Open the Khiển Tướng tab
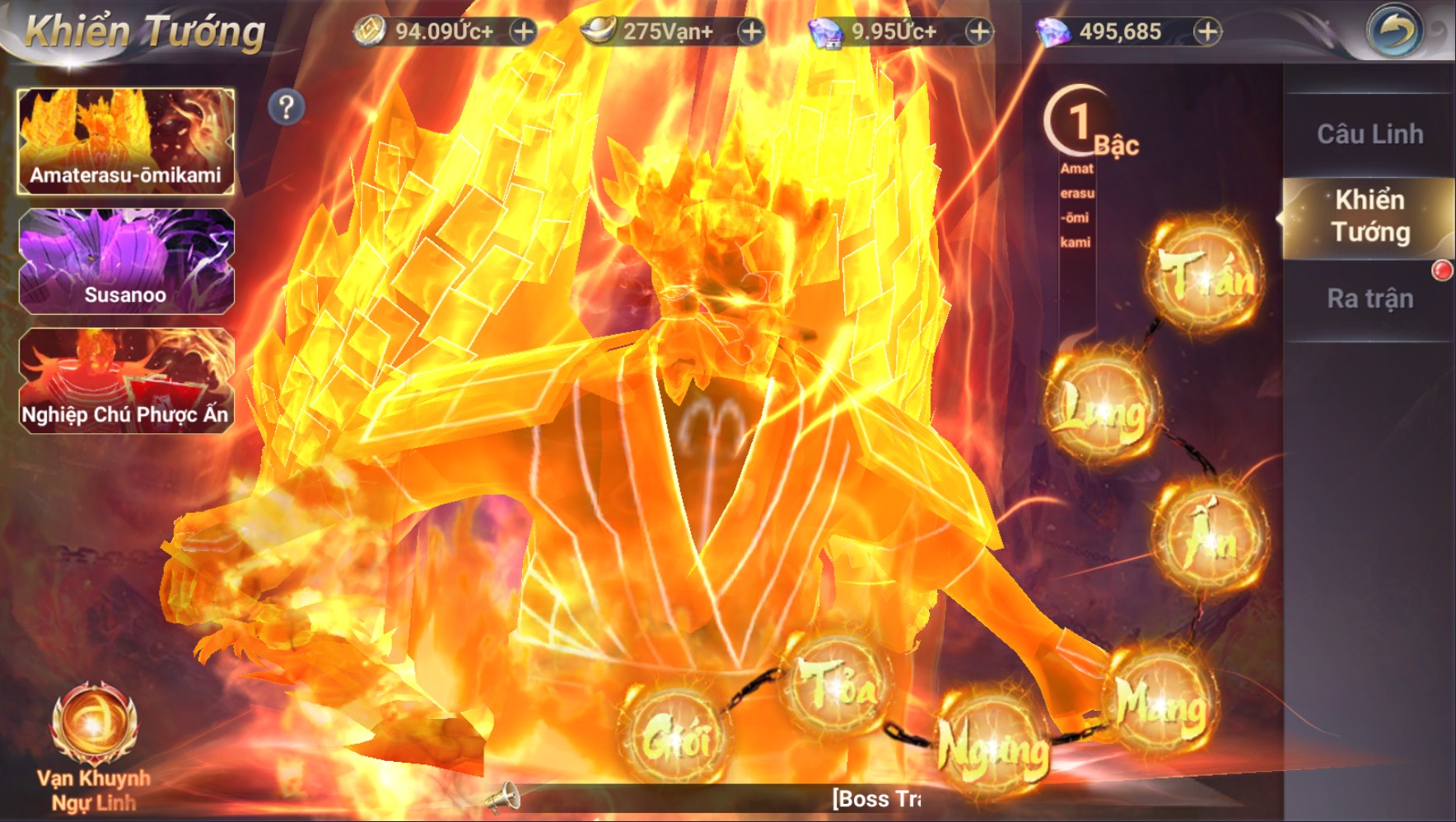The width and height of the screenshot is (1456, 822). point(1369,217)
